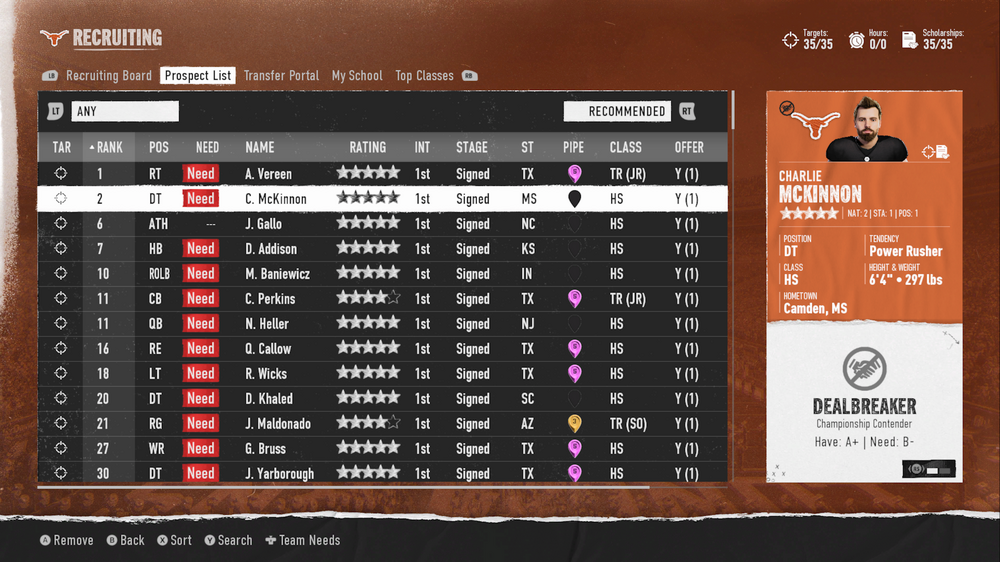The height and width of the screenshot is (562, 1000).
Task: Select J. Yarborough's row
Action: click(x=279, y=473)
